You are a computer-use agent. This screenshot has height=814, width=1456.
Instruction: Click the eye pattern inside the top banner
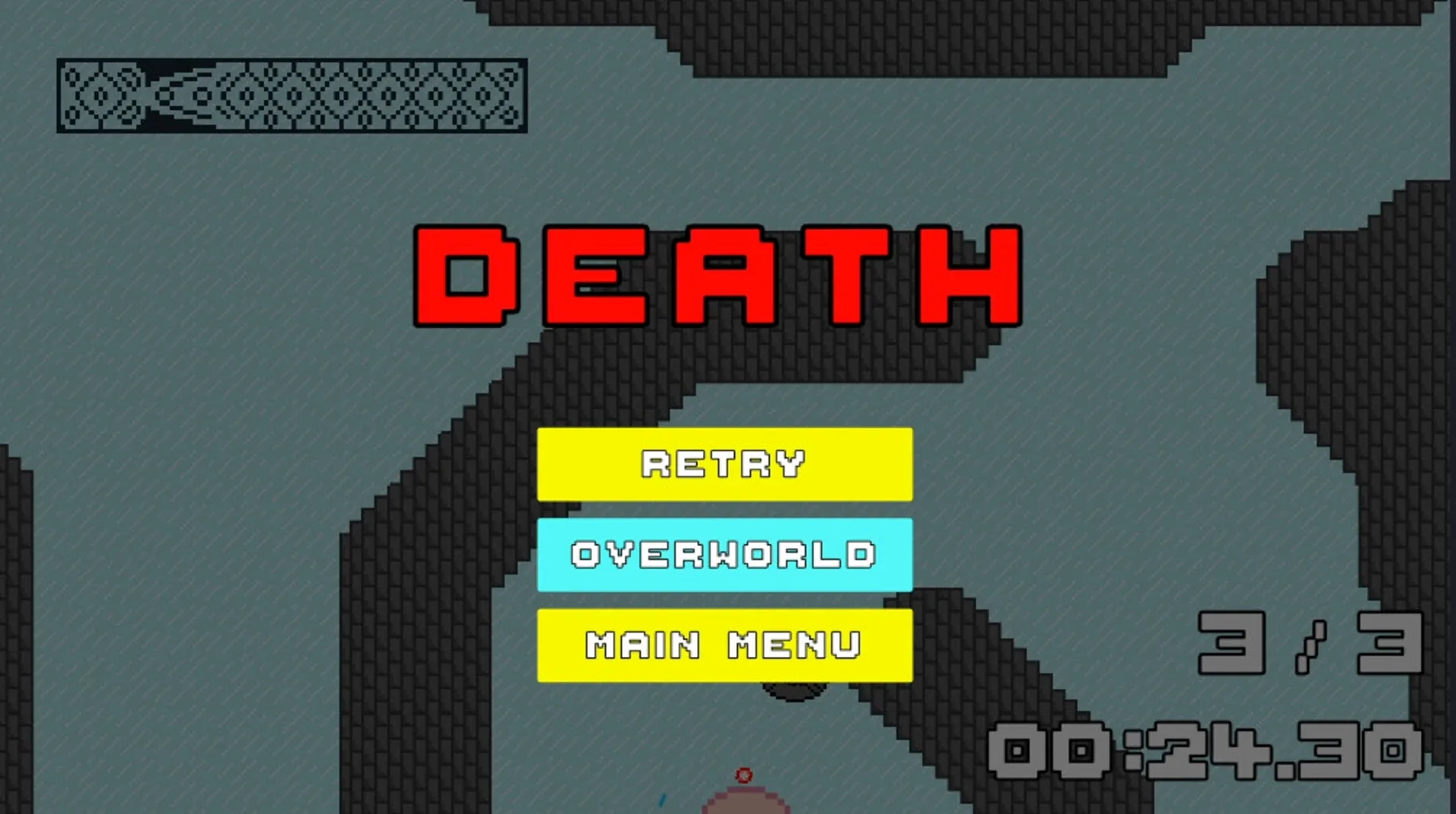(x=99, y=96)
